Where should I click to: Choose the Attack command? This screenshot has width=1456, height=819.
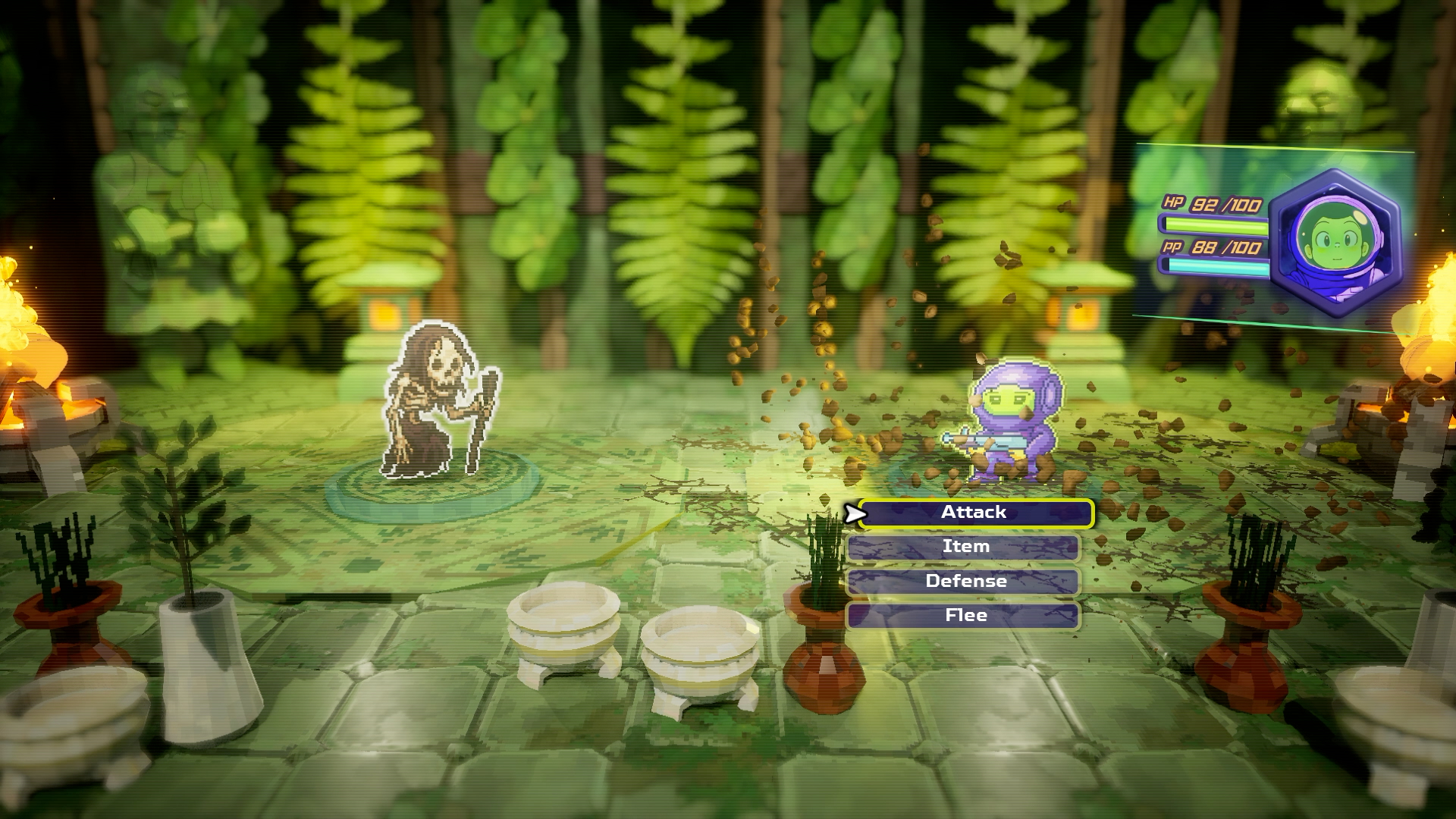pyautogui.click(x=975, y=513)
